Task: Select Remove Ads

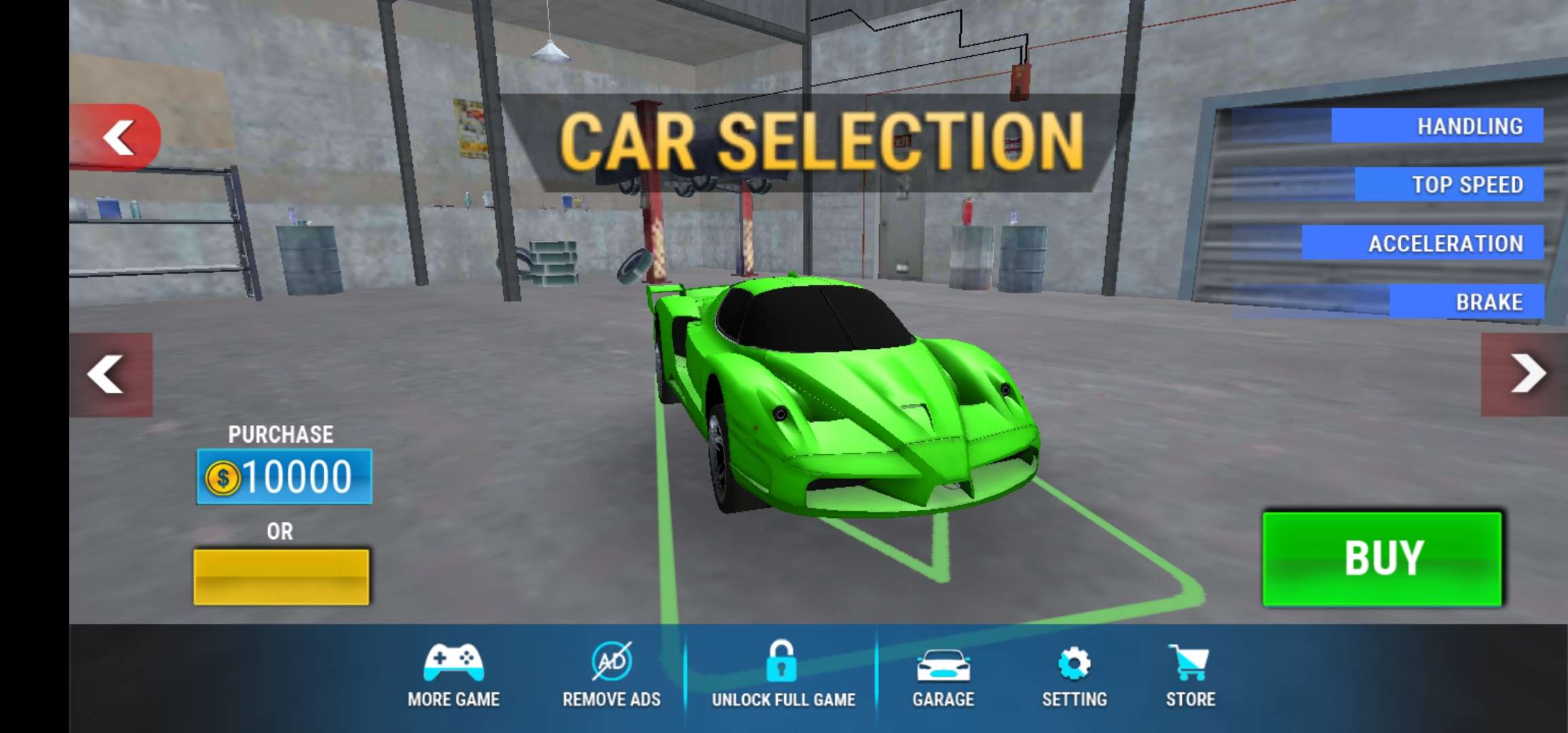Action: point(612,675)
